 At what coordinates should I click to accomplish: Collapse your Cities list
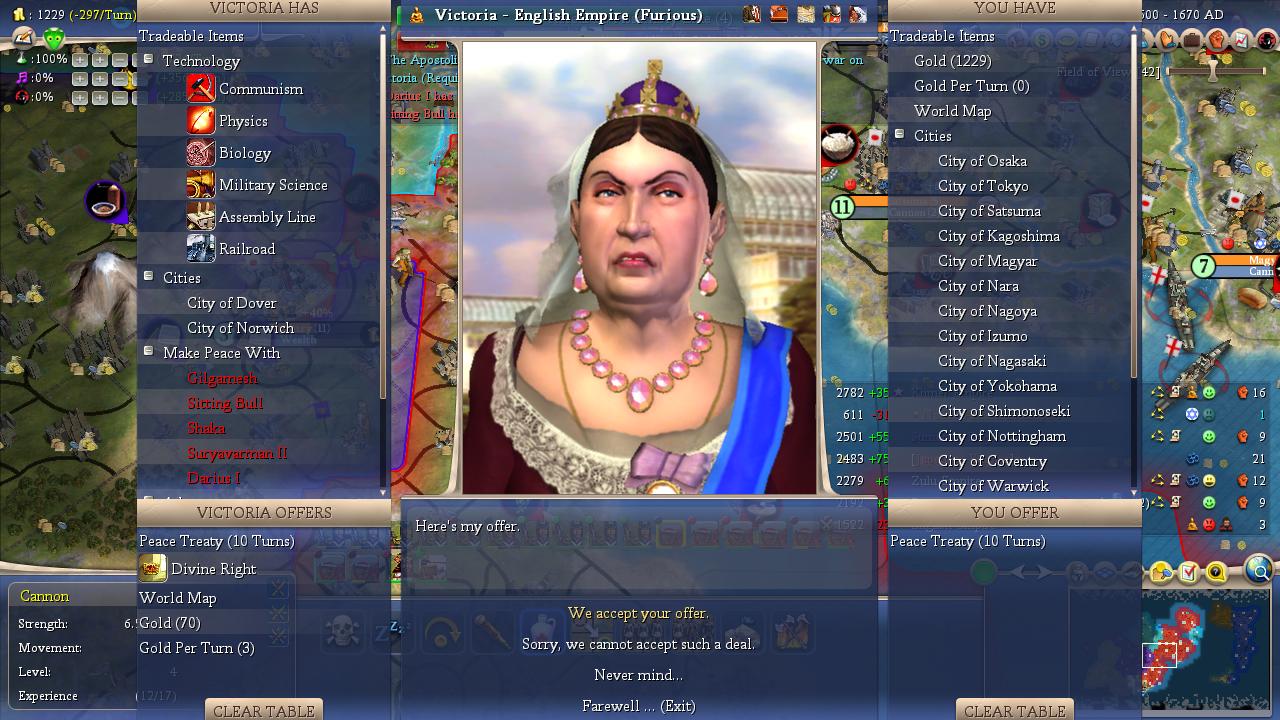pyautogui.click(x=899, y=135)
